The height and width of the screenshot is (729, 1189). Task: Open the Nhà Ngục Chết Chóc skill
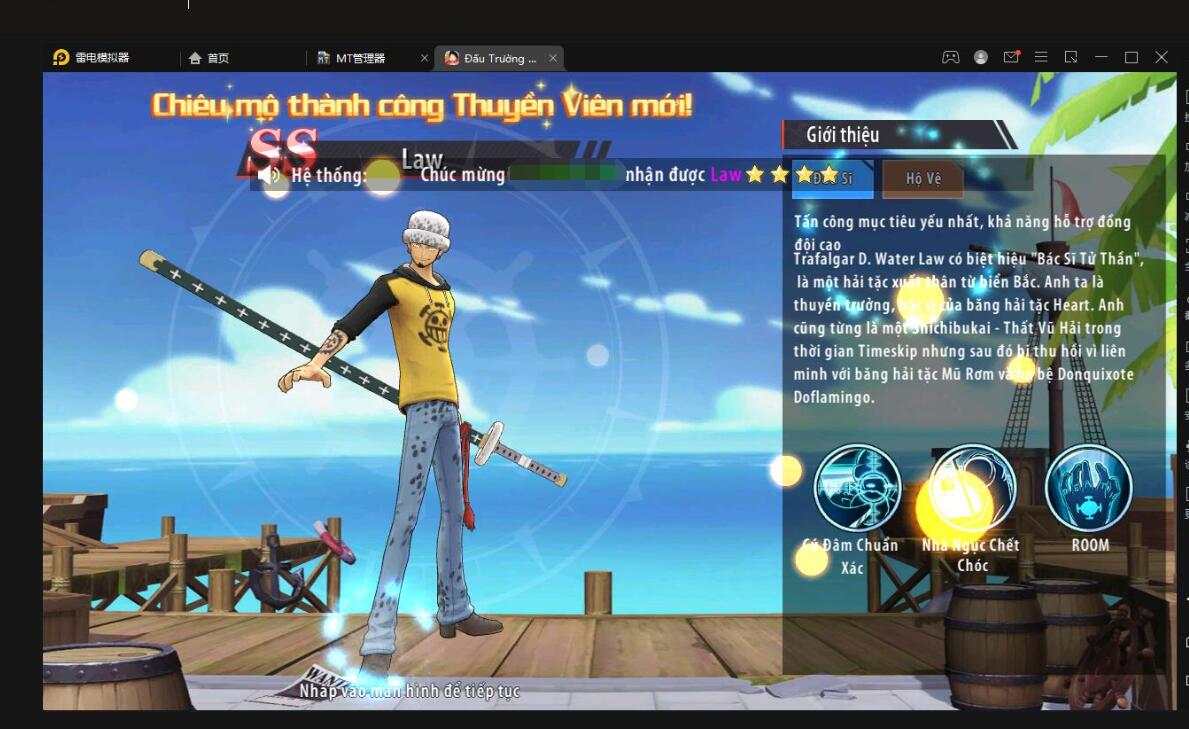pyautogui.click(x=972, y=488)
